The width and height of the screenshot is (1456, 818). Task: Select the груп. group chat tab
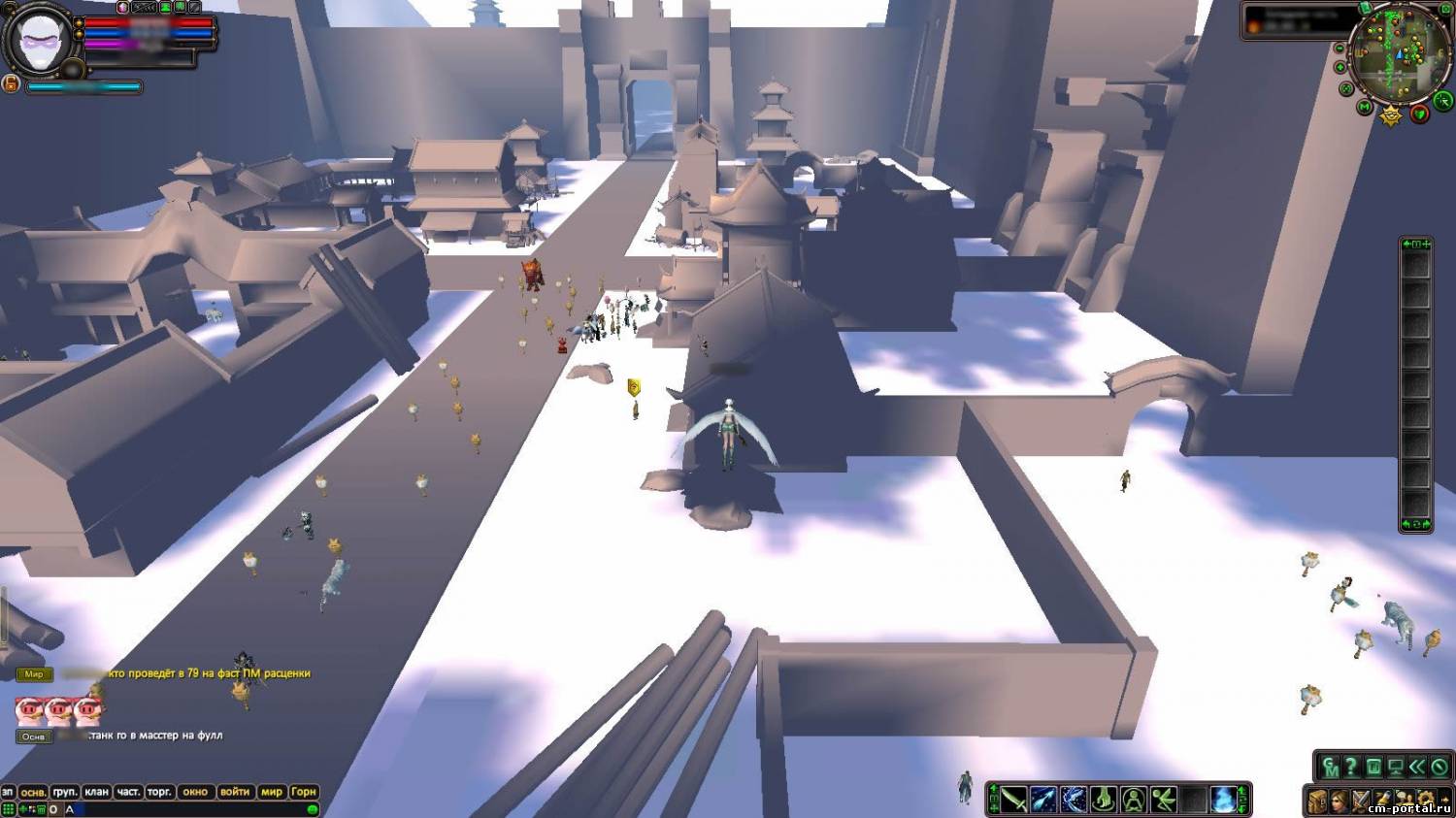pos(65,792)
